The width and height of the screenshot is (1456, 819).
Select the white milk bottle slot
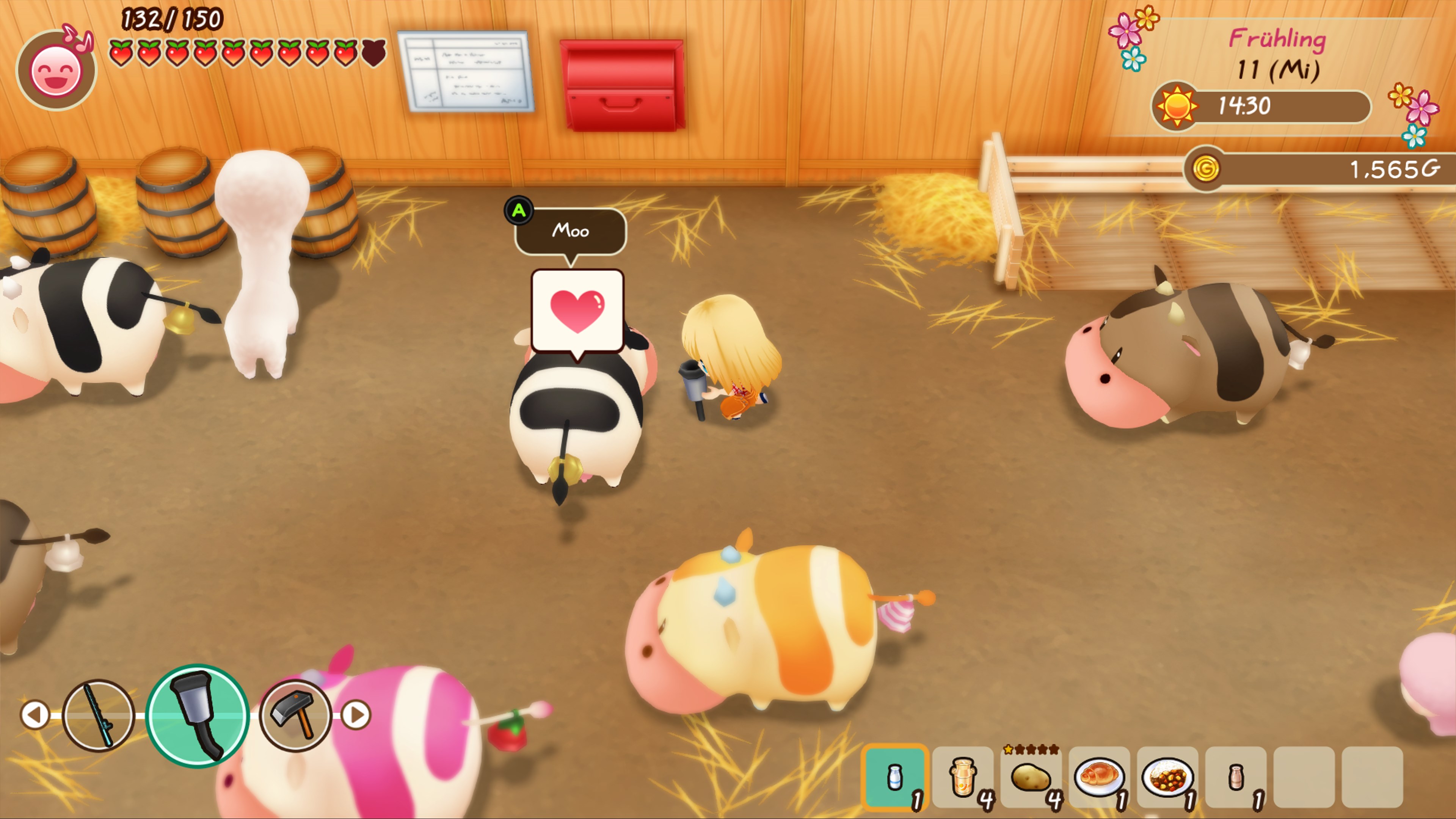895,777
